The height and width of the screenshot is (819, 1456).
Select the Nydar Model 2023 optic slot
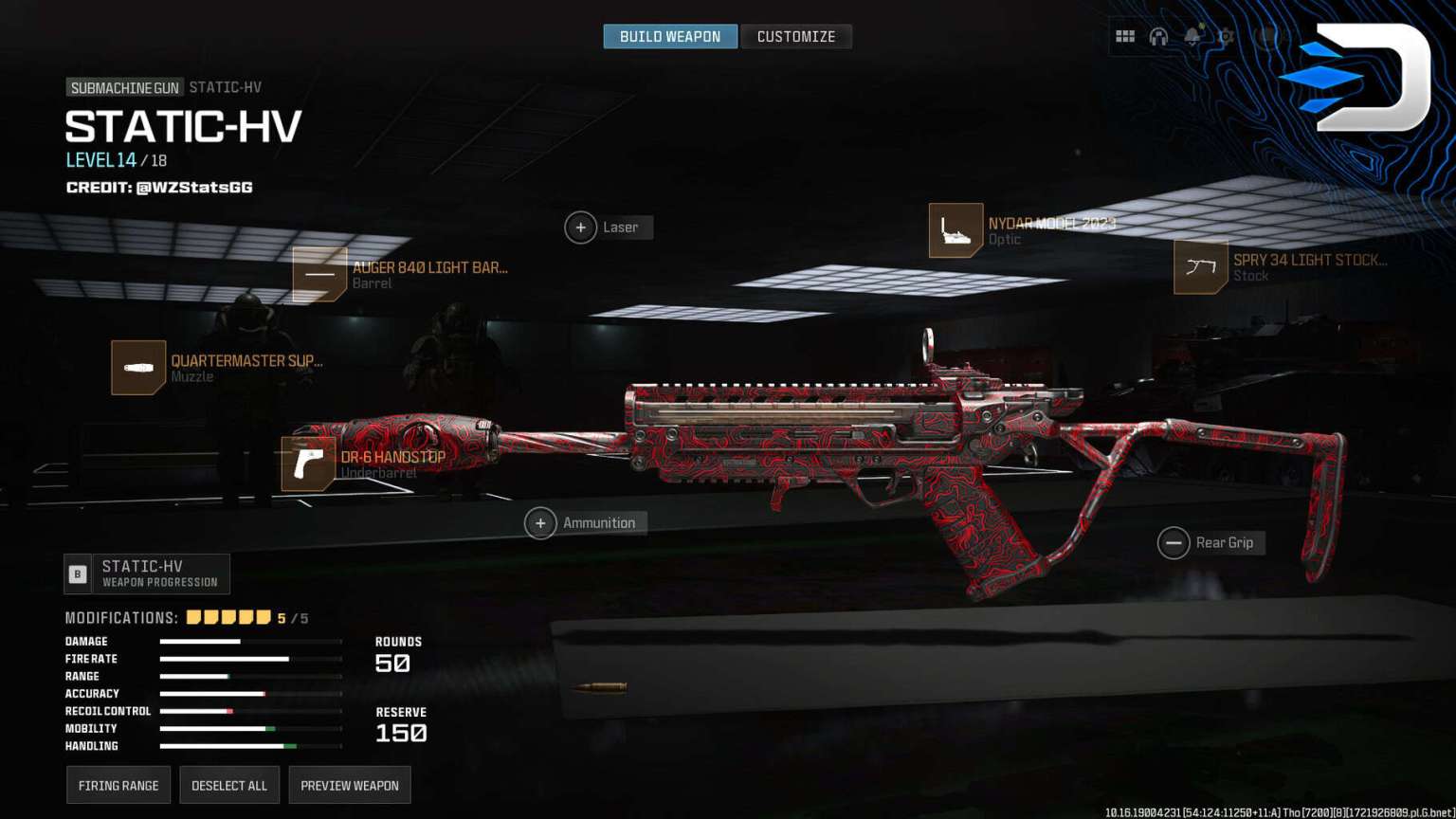click(955, 230)
